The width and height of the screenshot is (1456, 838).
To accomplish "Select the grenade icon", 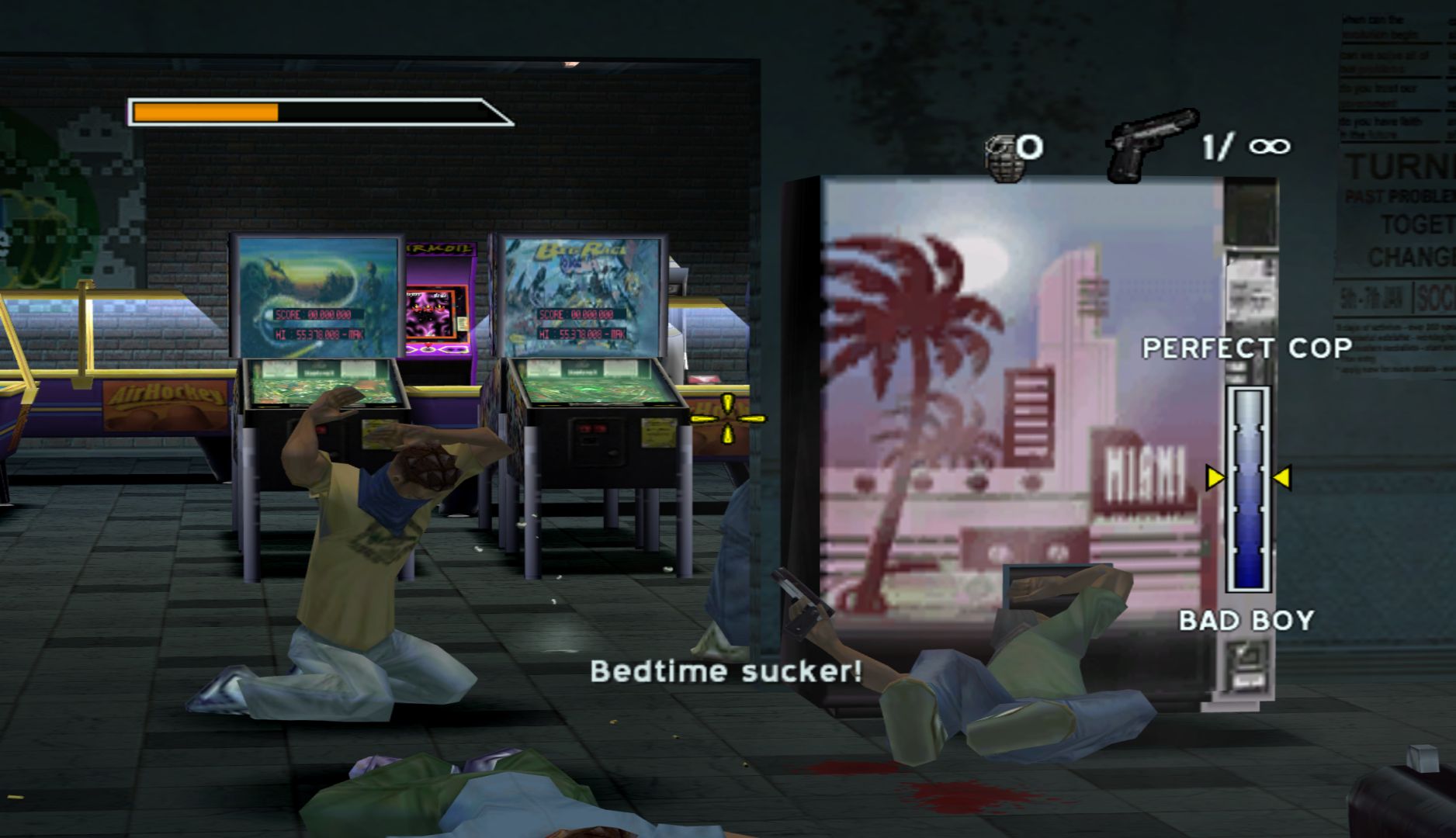I will click(x=1002, y=158).
